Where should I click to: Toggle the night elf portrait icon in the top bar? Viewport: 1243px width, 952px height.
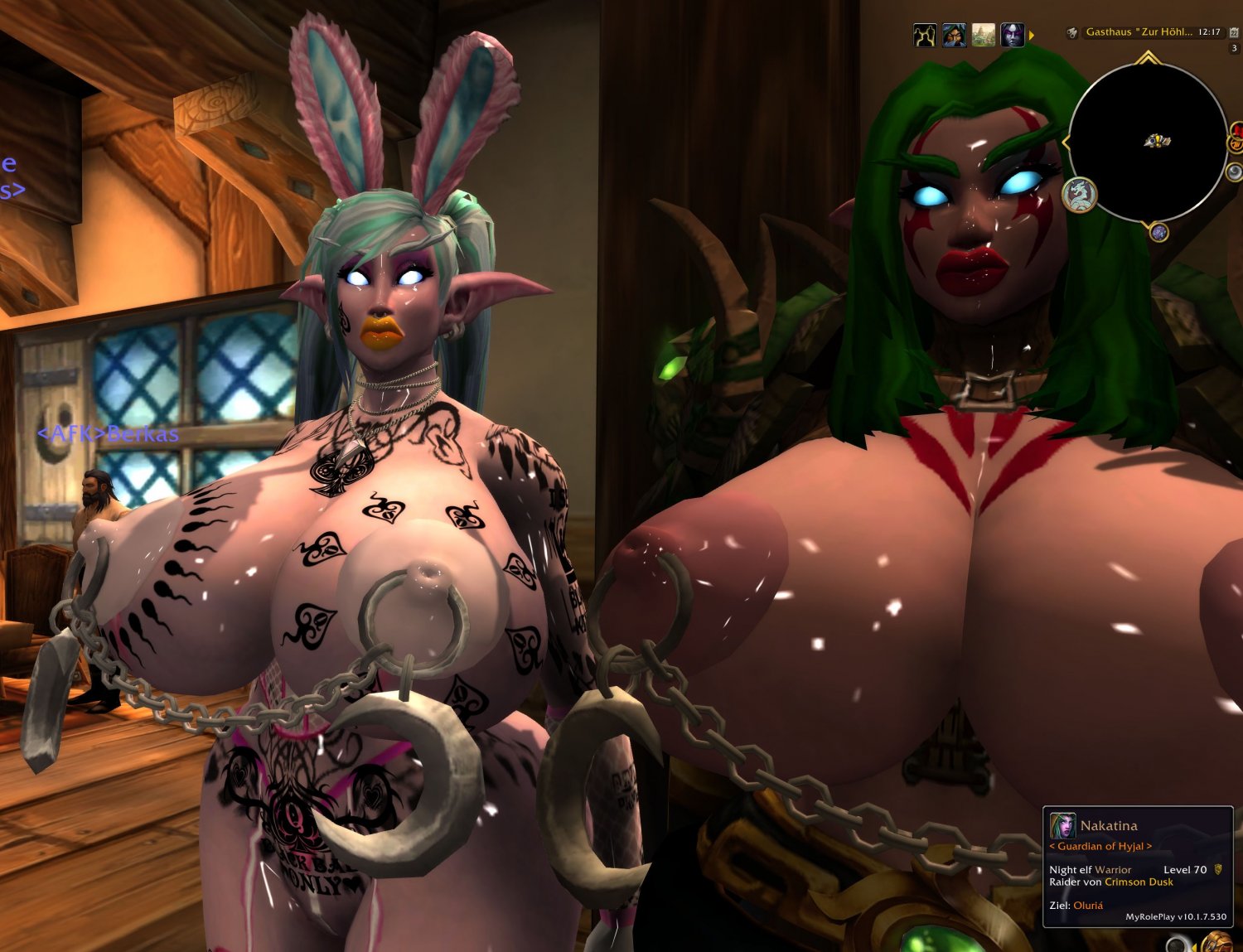[1013, 32]
